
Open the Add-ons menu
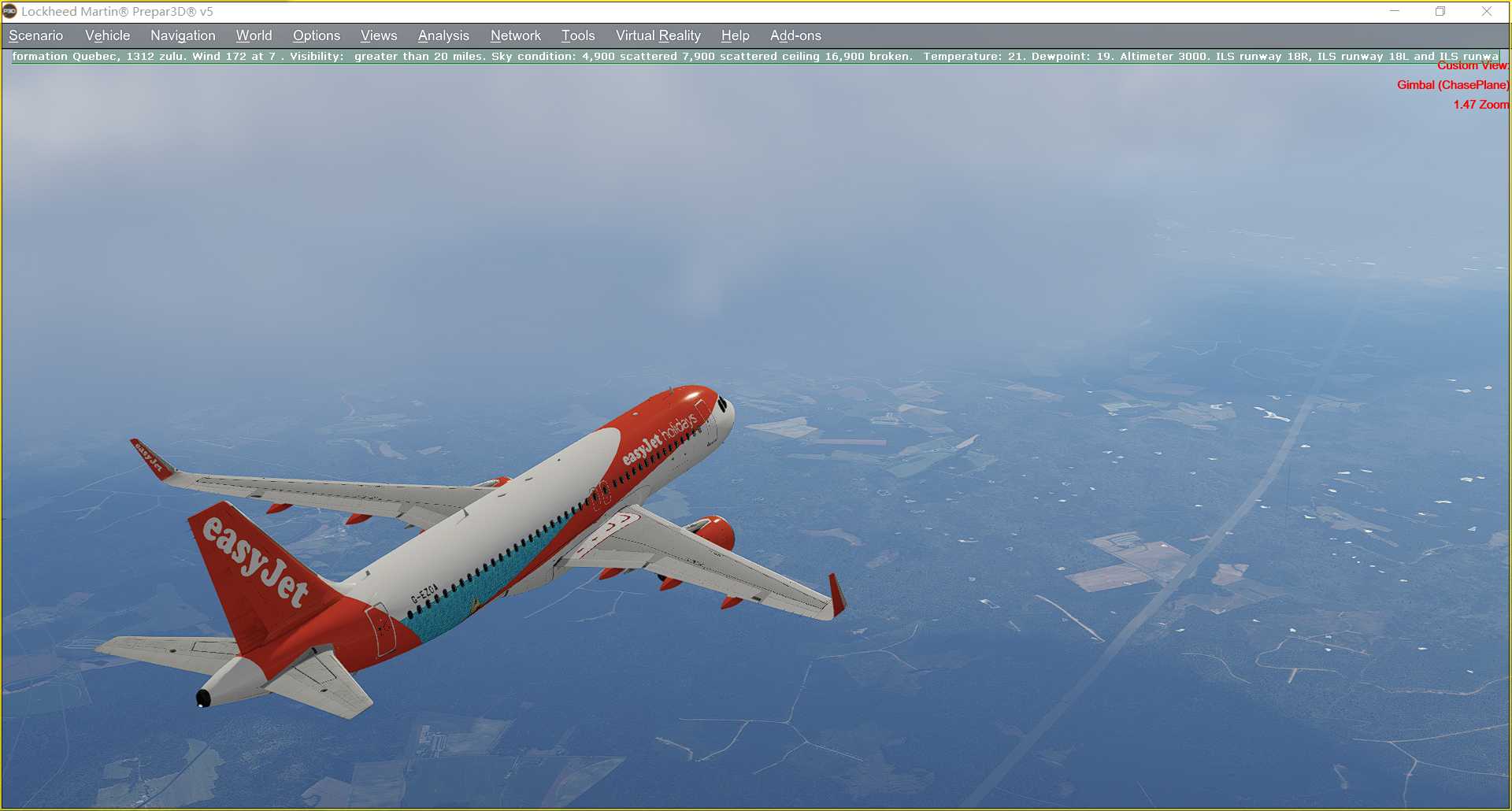click(795, 35)
